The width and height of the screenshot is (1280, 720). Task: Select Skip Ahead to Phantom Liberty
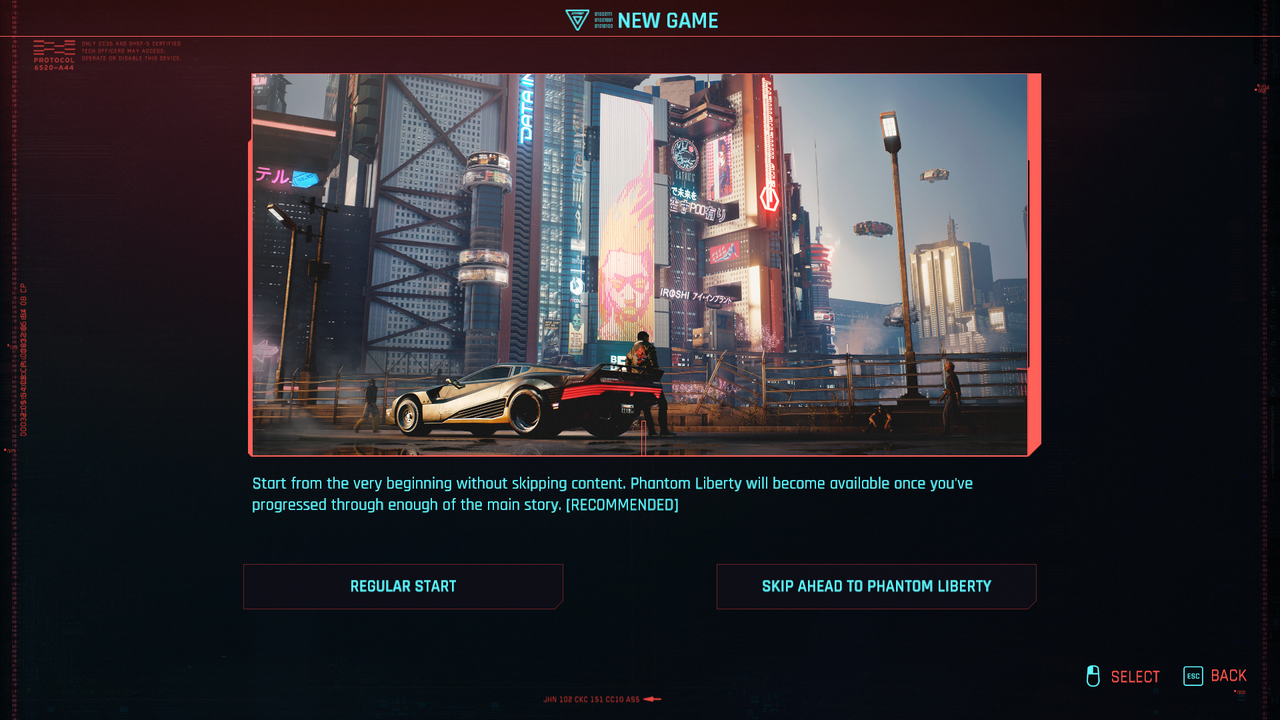(x=876, y=587)
